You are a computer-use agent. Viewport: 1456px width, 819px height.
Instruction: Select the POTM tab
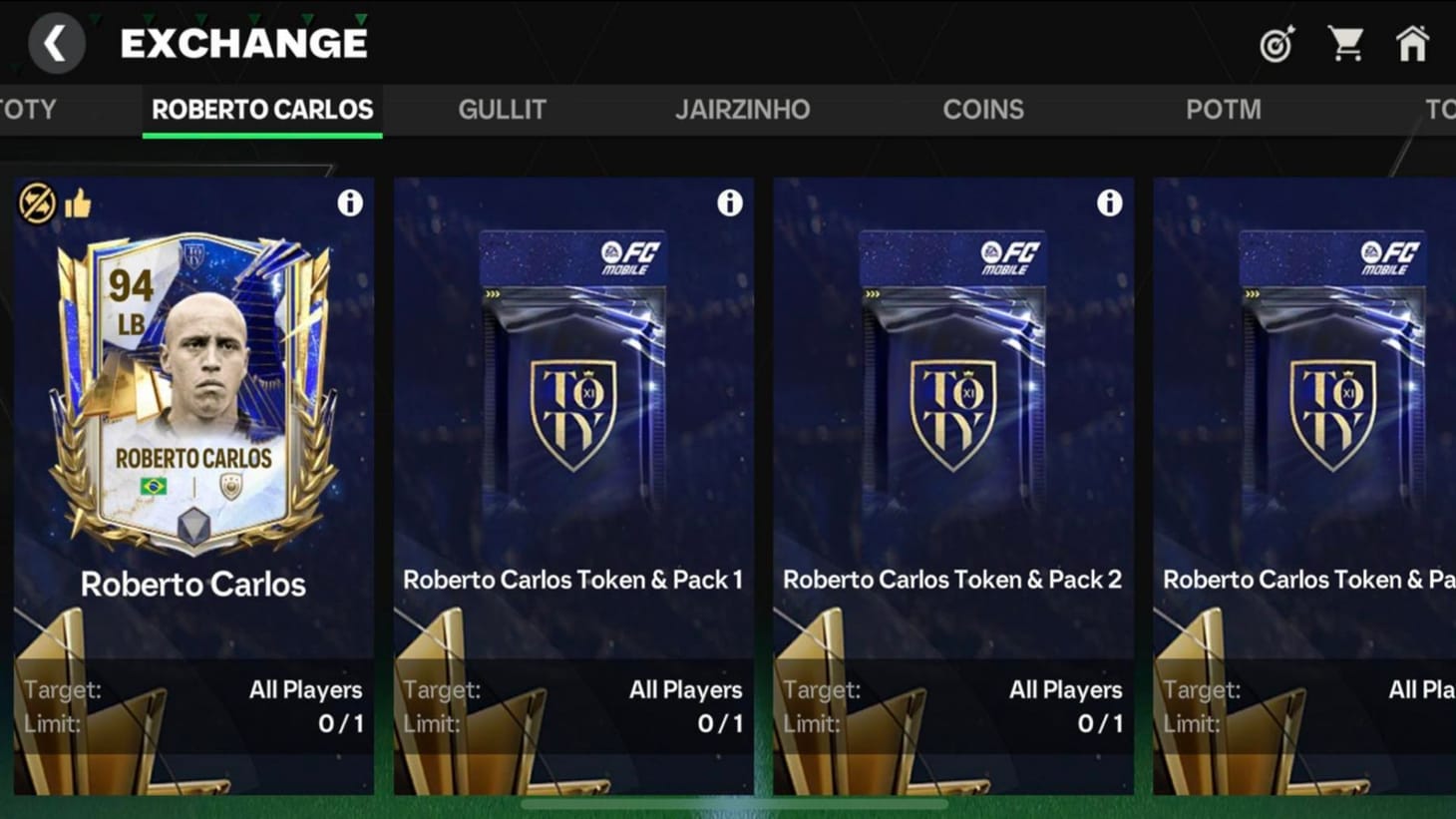1224,110
